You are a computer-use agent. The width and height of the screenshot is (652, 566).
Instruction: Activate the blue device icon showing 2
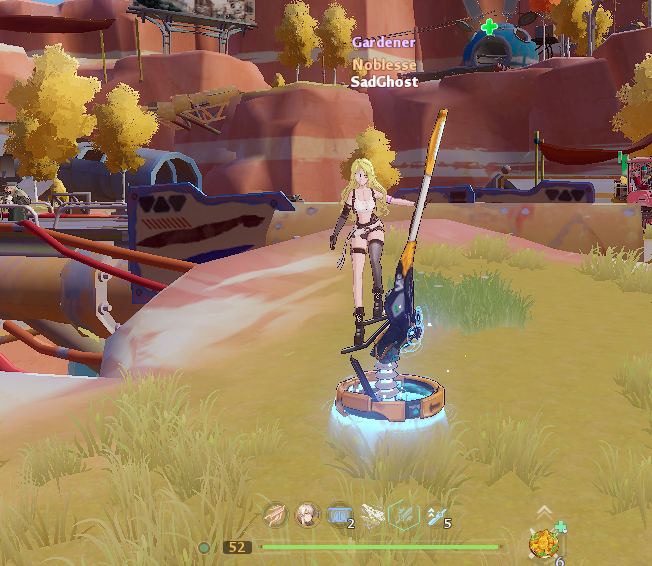click(x=339, y=515)
